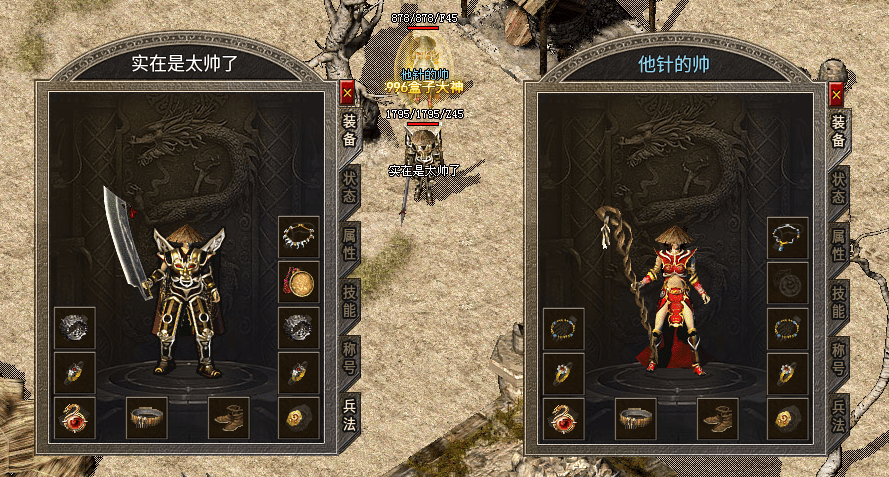
Task: Choose 兵法 tab in 他针的帅 panel
Action: click(x=838, y=414)
